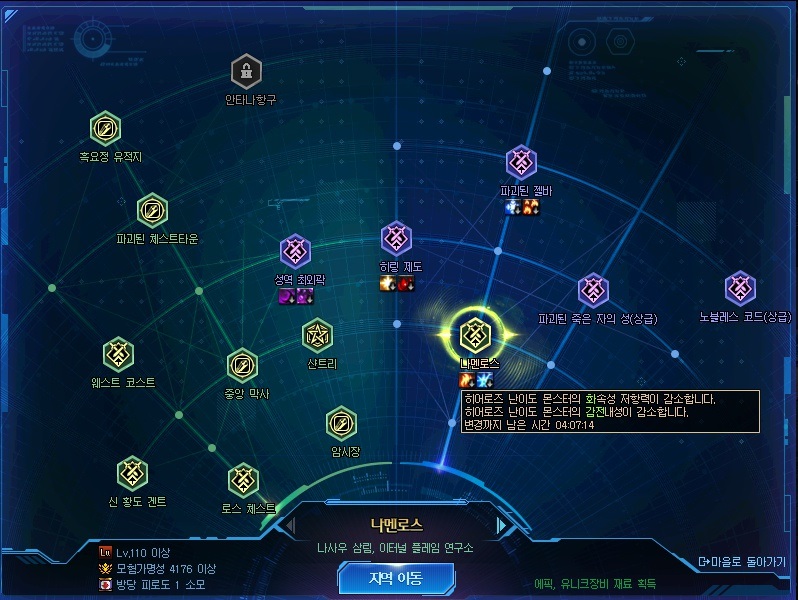The image size is (798, 600).
Task: Select the locked 안타나항구 map node
Action: click(246, 71)
